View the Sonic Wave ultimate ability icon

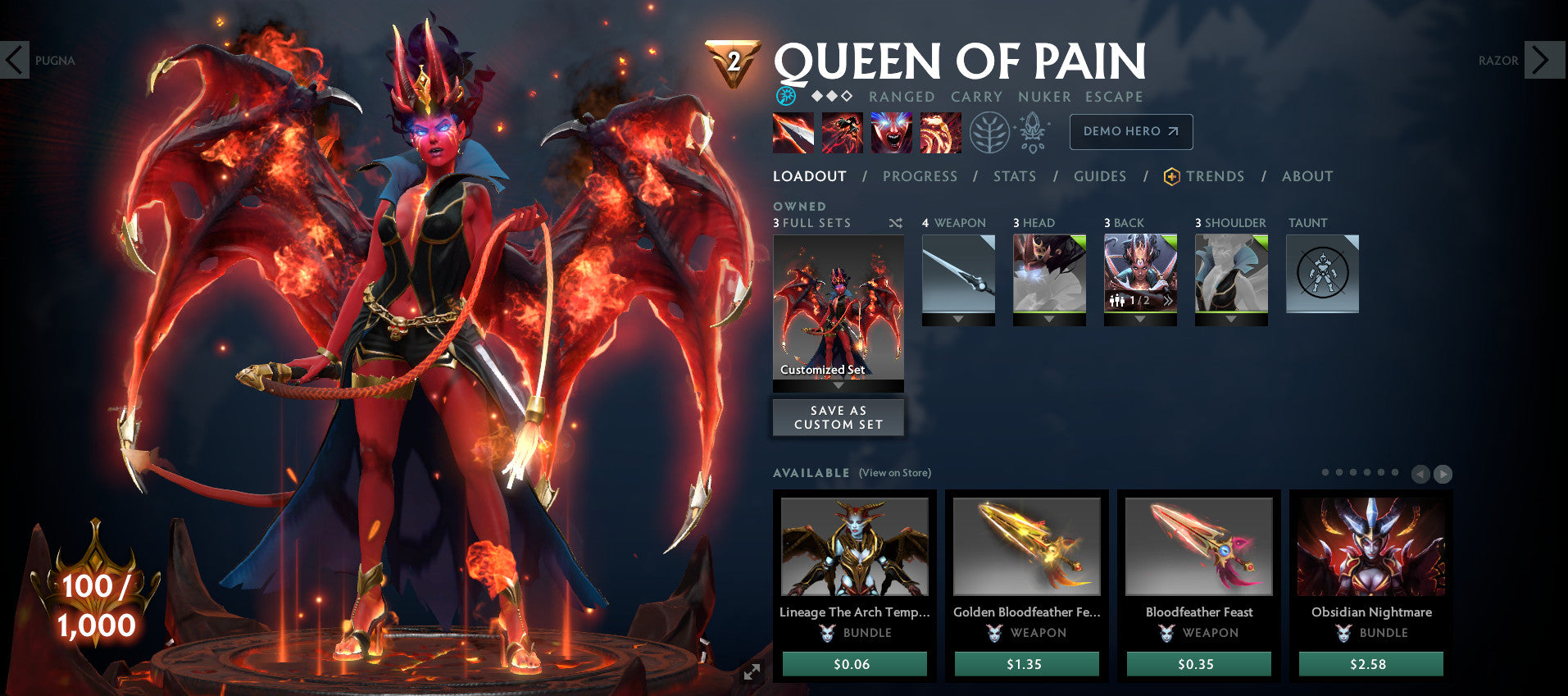[941, 133]
